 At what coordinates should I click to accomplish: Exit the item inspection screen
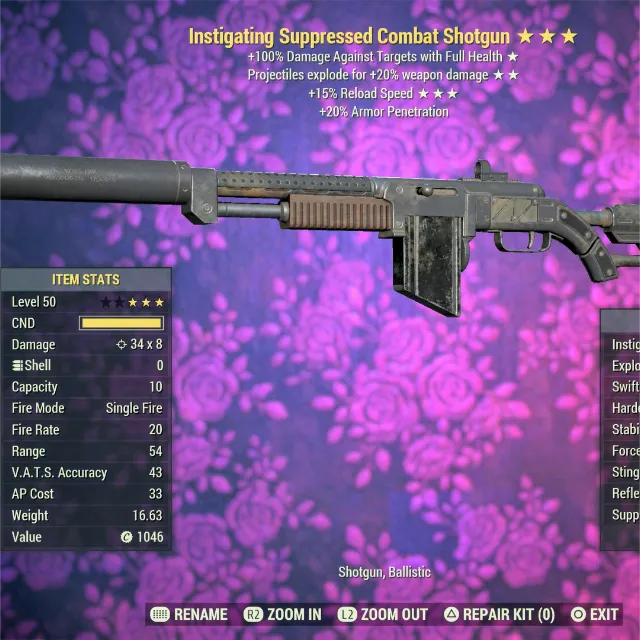coord(595,614)
